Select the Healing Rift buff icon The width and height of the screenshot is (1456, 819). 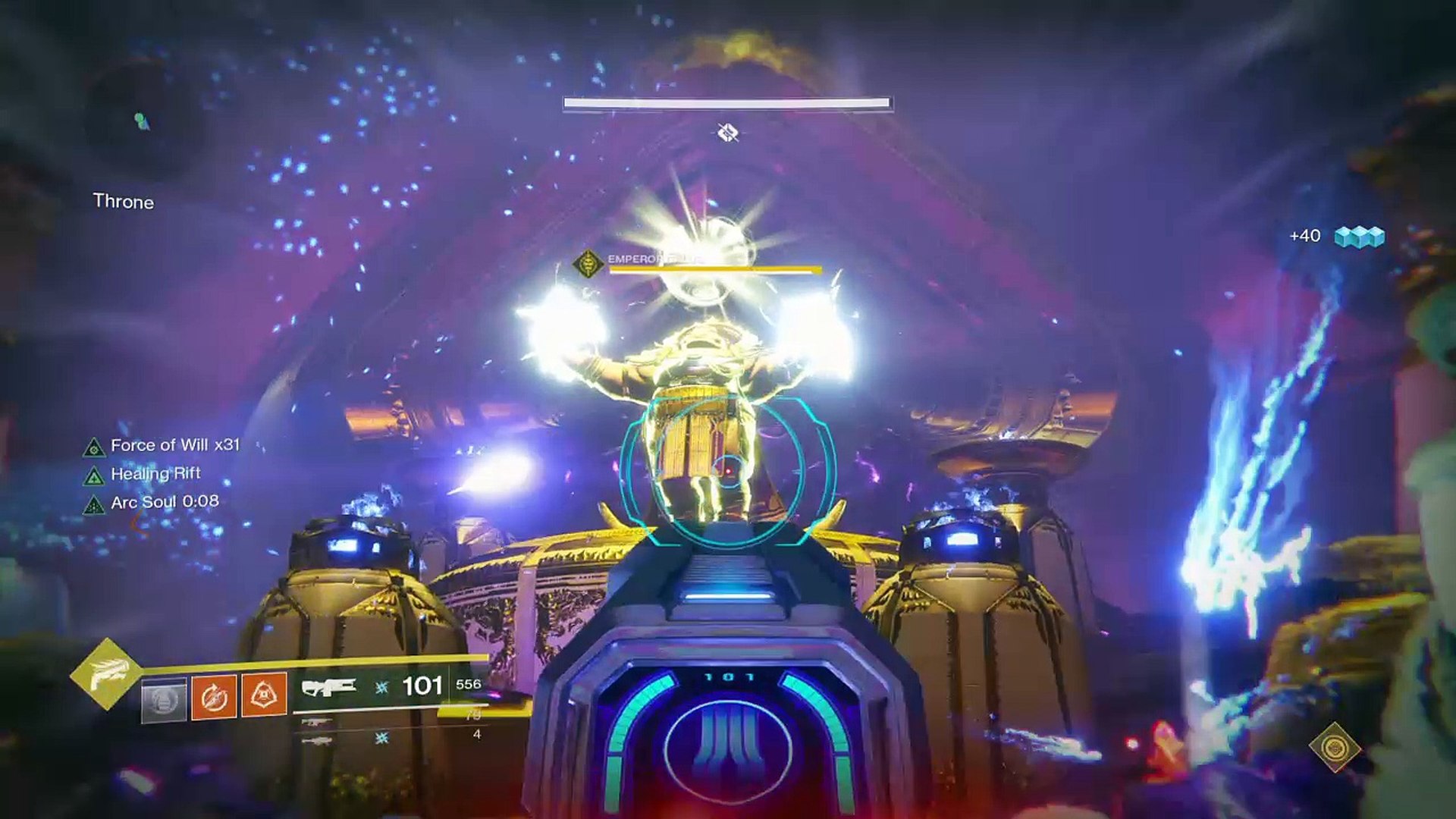click(93, 476)
